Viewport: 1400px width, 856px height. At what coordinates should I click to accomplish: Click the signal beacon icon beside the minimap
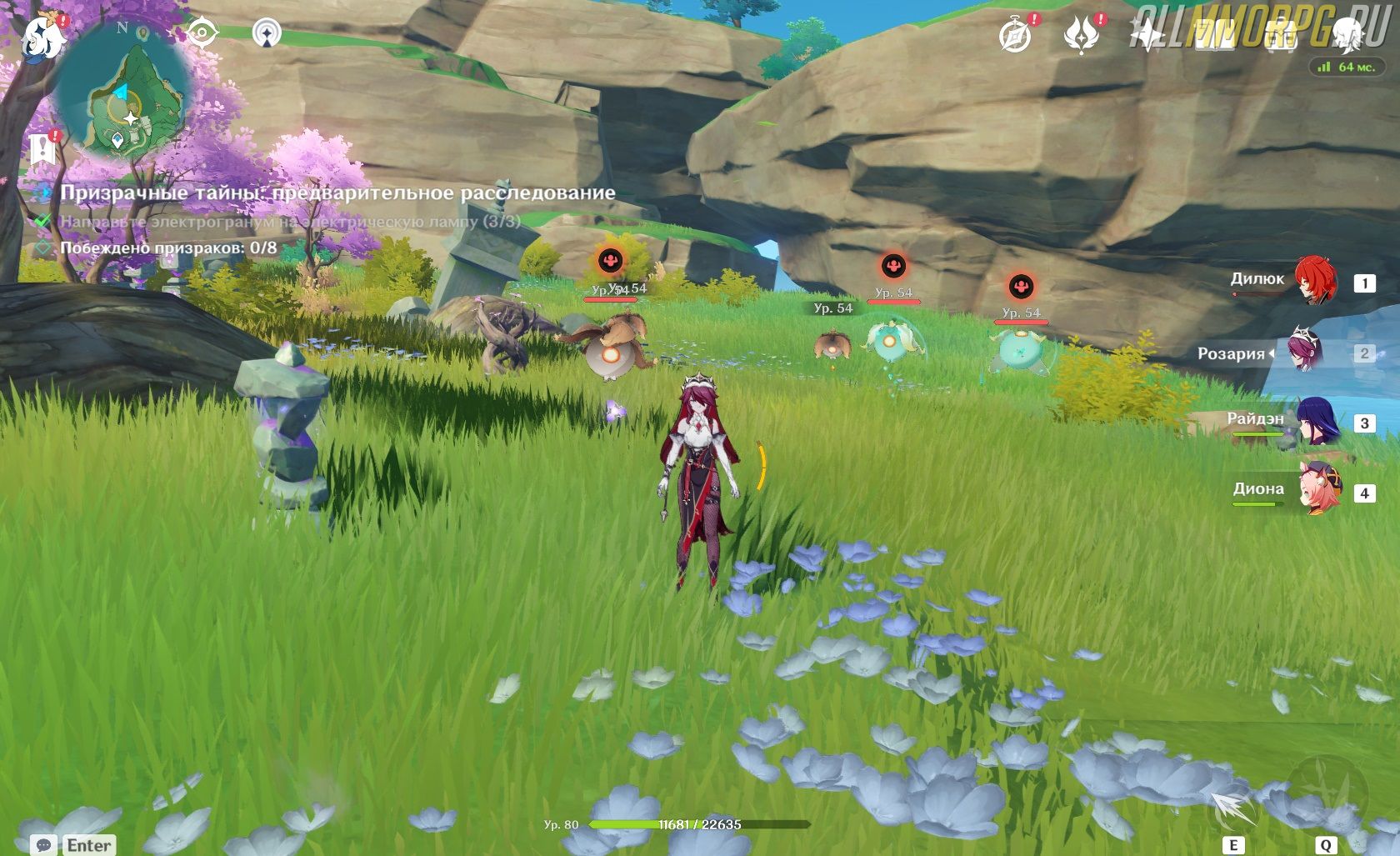pyautogui.click(x=266, y=33)
